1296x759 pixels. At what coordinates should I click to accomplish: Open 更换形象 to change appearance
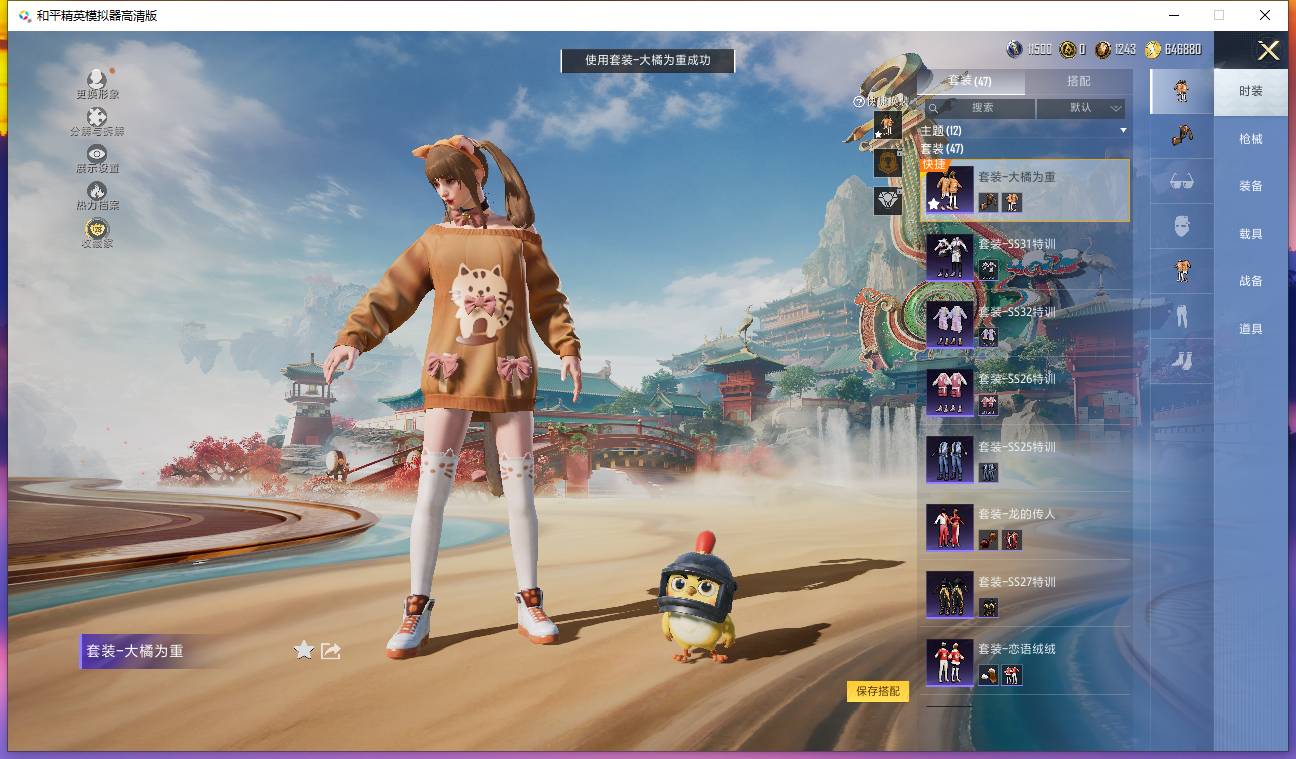97,84
